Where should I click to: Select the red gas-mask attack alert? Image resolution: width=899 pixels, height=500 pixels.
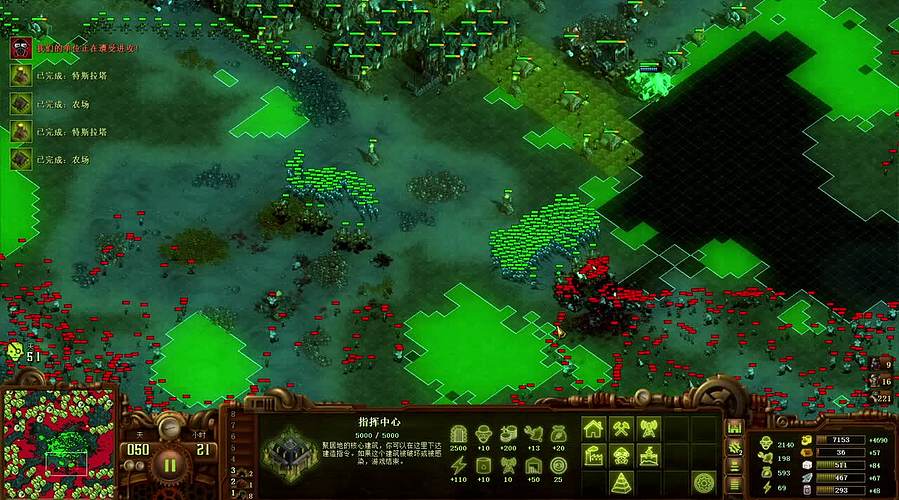click(x=21, y=47)
